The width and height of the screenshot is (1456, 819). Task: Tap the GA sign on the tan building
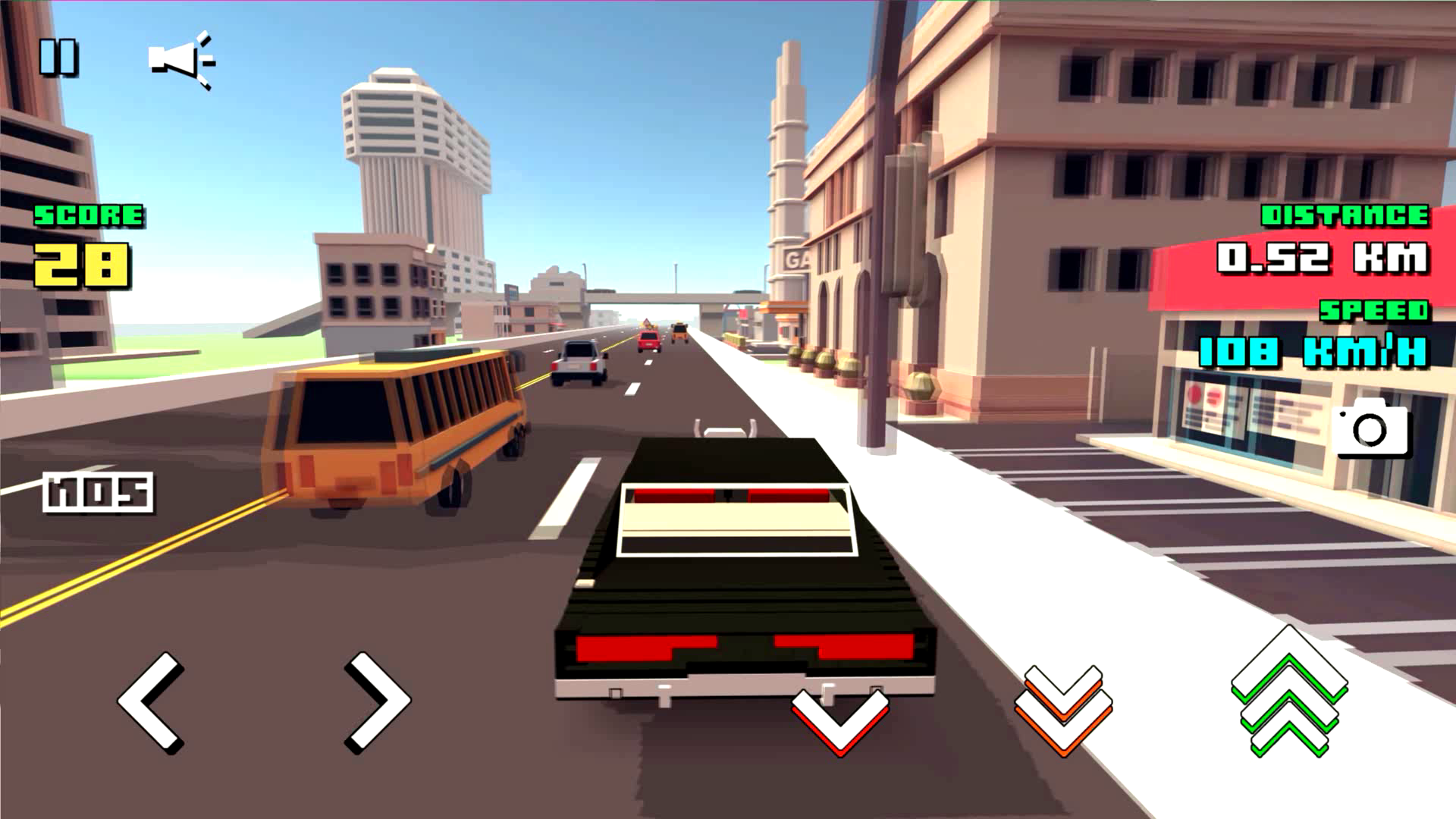tap(795, 258)
